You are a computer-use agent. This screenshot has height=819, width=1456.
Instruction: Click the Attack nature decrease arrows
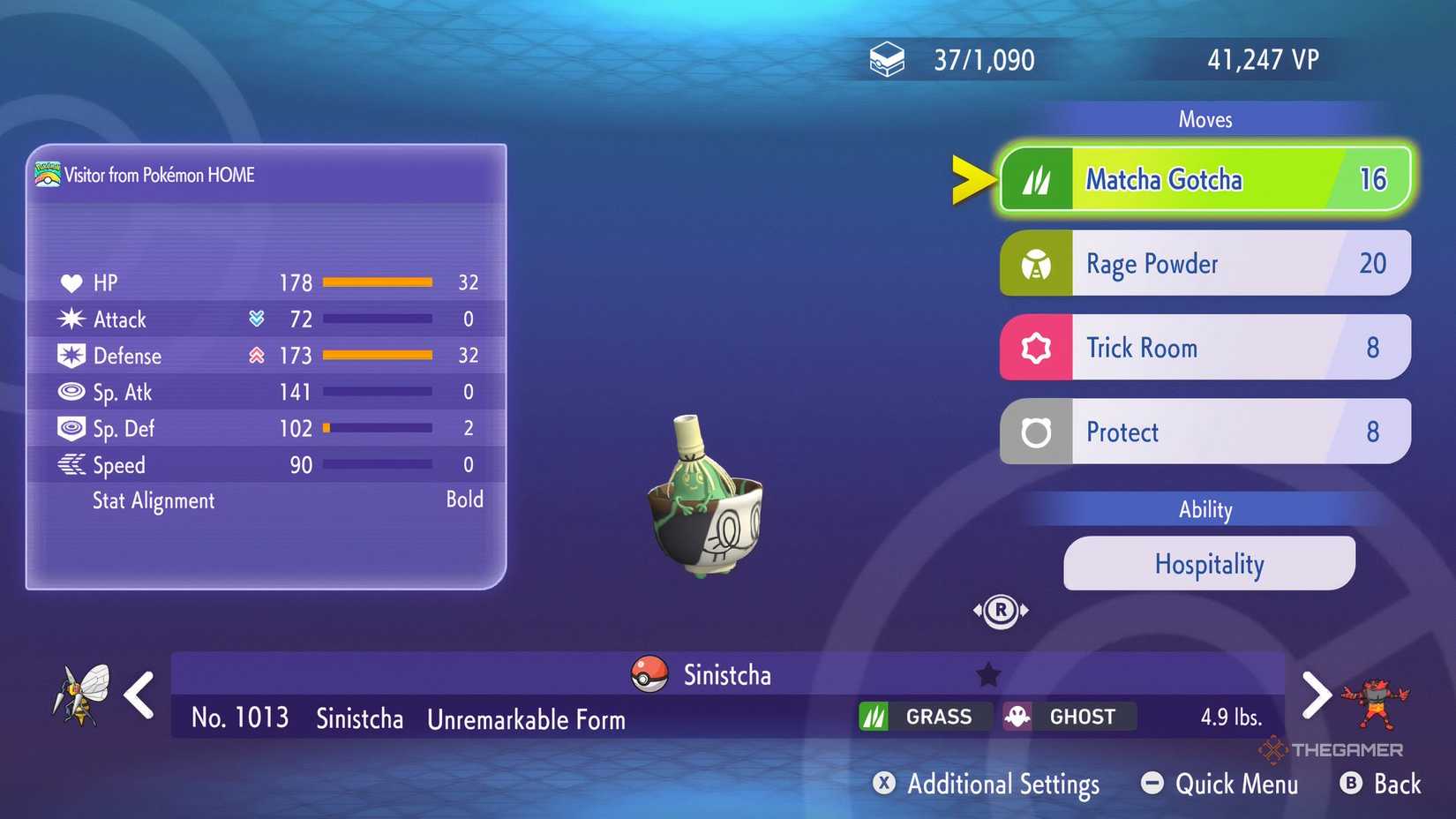256,319
